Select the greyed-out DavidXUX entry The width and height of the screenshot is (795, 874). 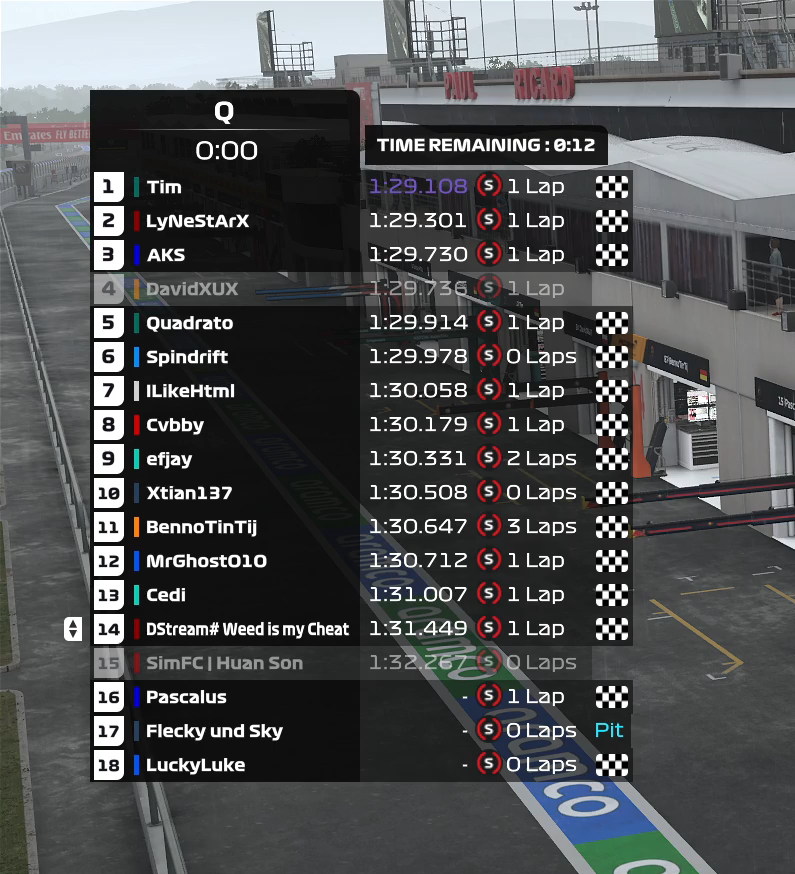192,289
